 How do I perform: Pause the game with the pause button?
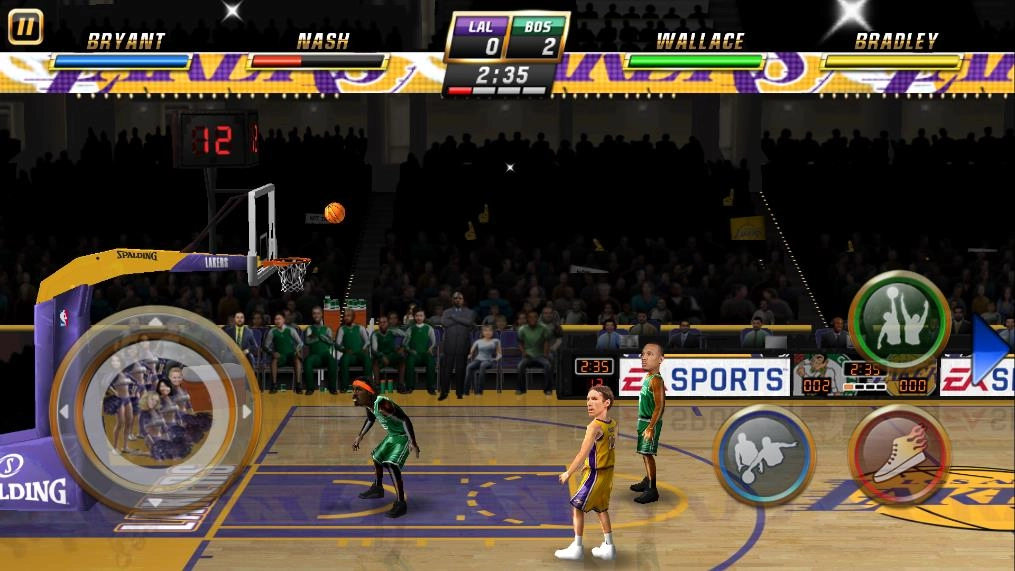[x=25, y=26]
